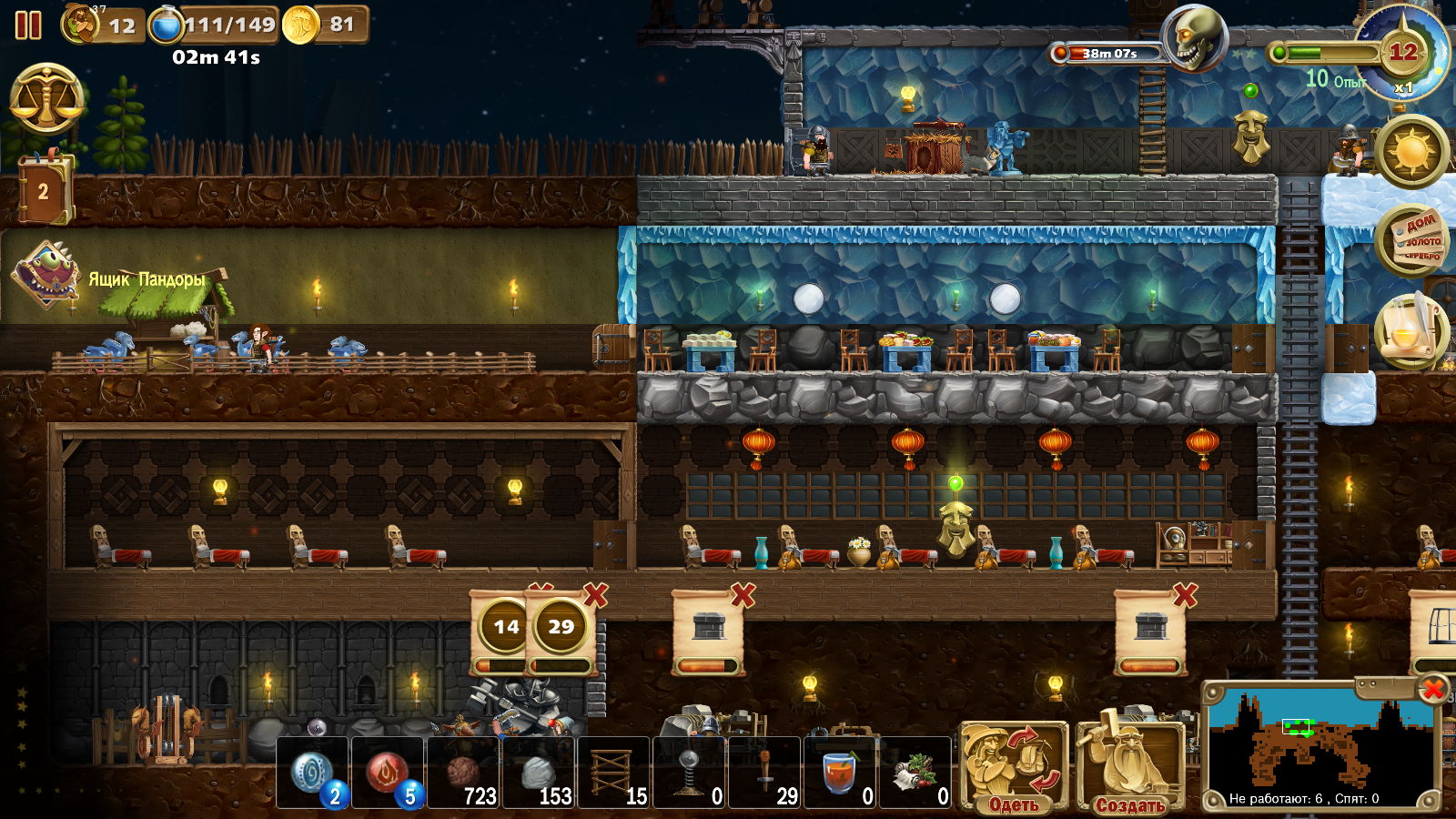This screenshot has width=1456, height=819.
Task: Select the wooden scaffolding slot
Action: (x=614, y=773)
